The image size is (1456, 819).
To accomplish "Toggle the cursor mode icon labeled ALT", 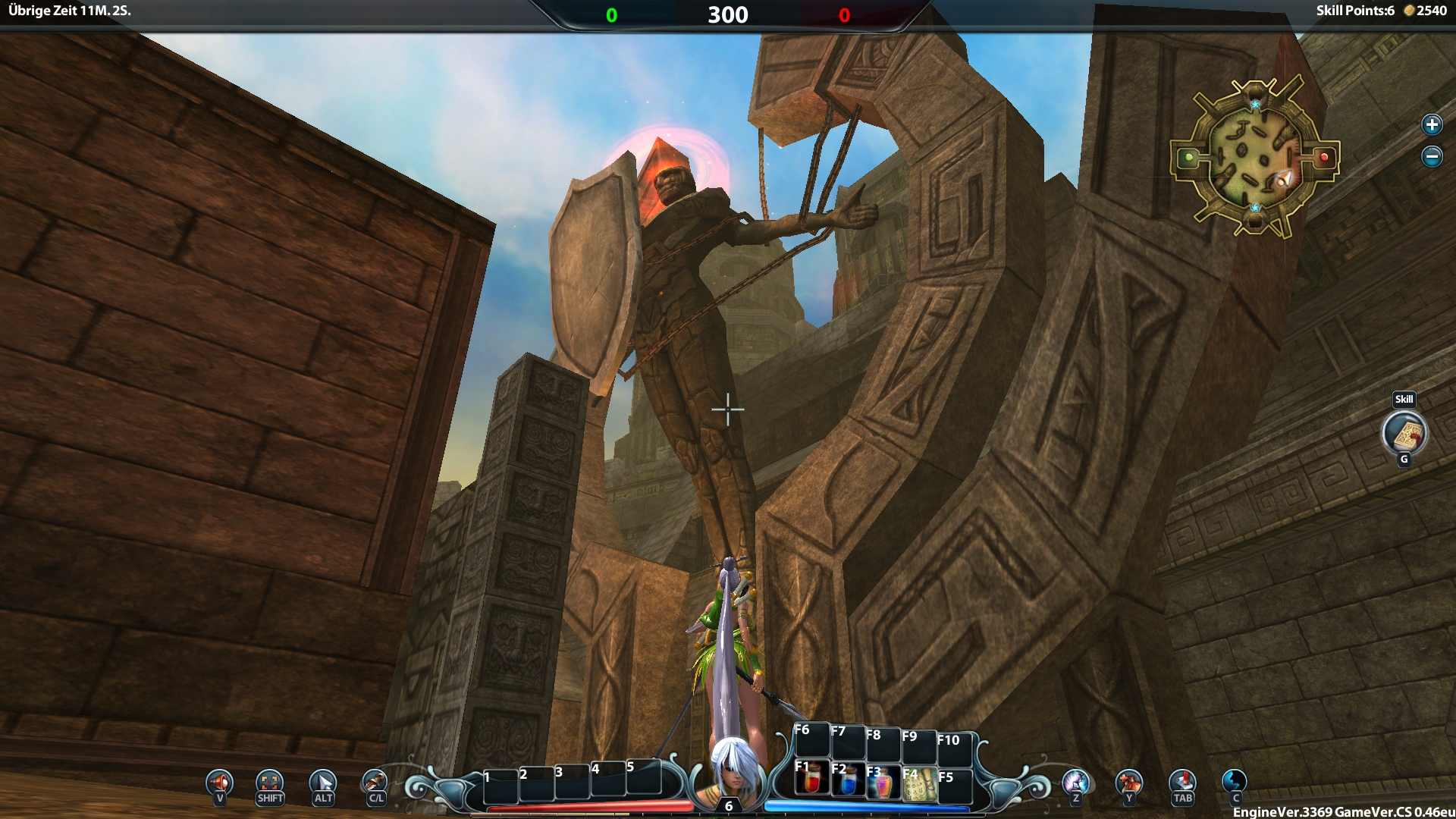I will click(x=323, y=782).
